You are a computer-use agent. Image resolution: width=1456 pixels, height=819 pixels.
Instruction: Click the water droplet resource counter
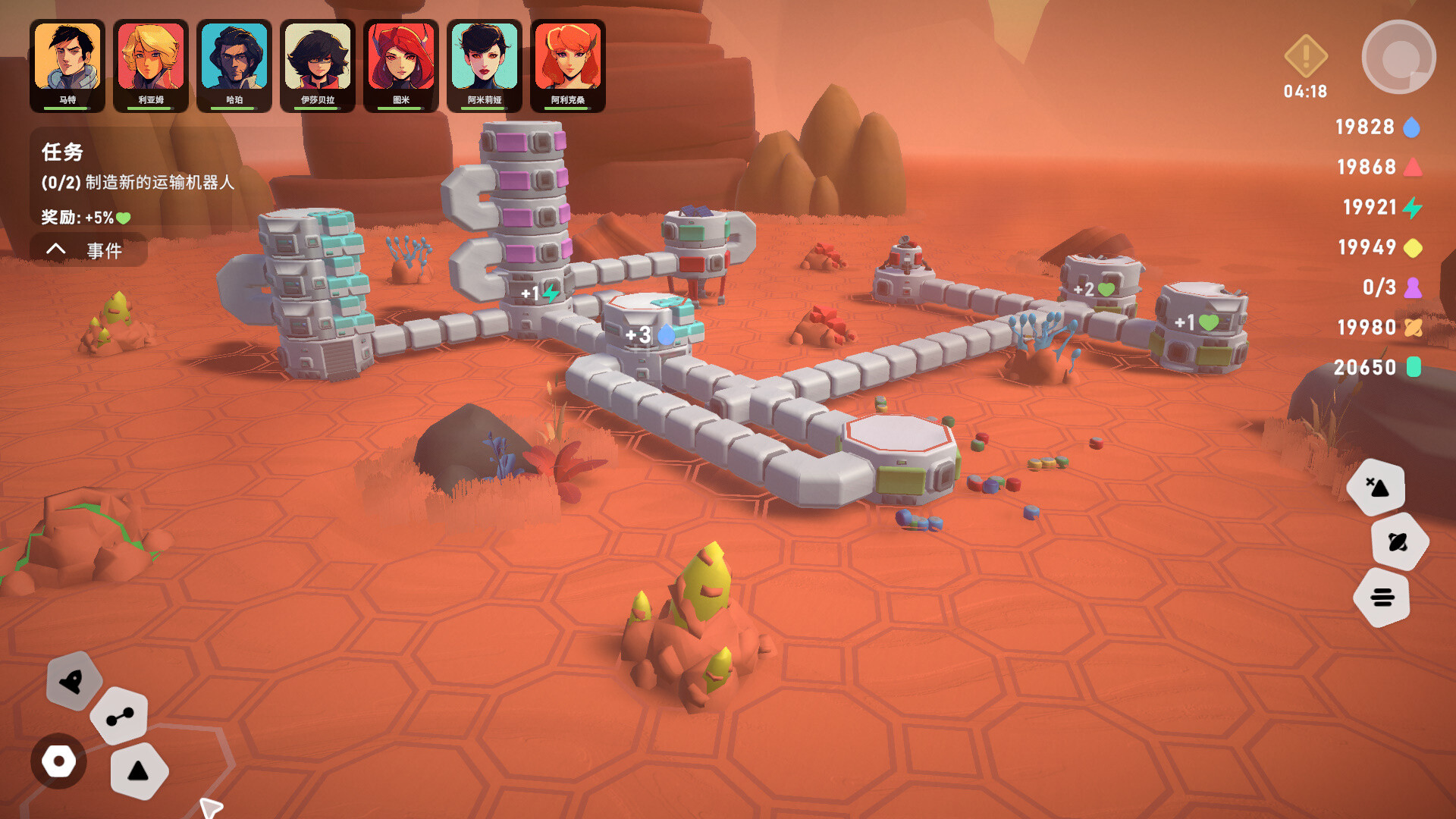coord(1376,127)
